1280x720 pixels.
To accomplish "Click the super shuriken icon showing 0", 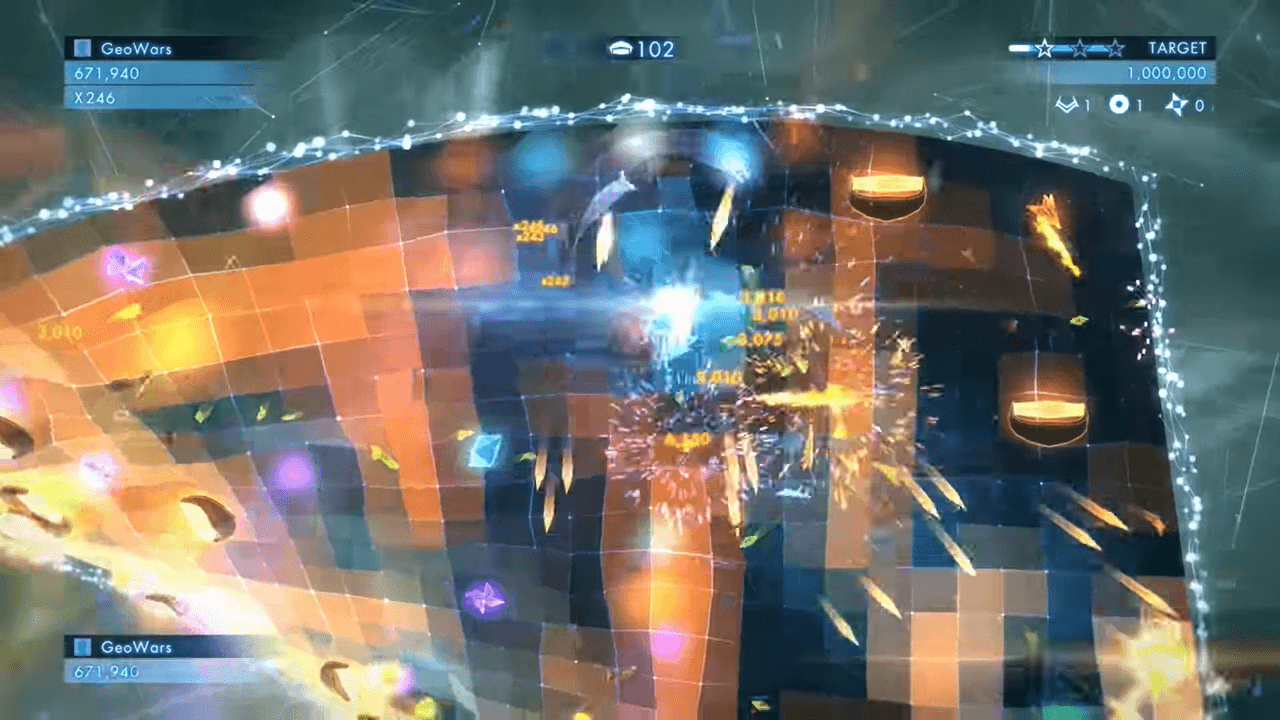I will [1178, 104].
